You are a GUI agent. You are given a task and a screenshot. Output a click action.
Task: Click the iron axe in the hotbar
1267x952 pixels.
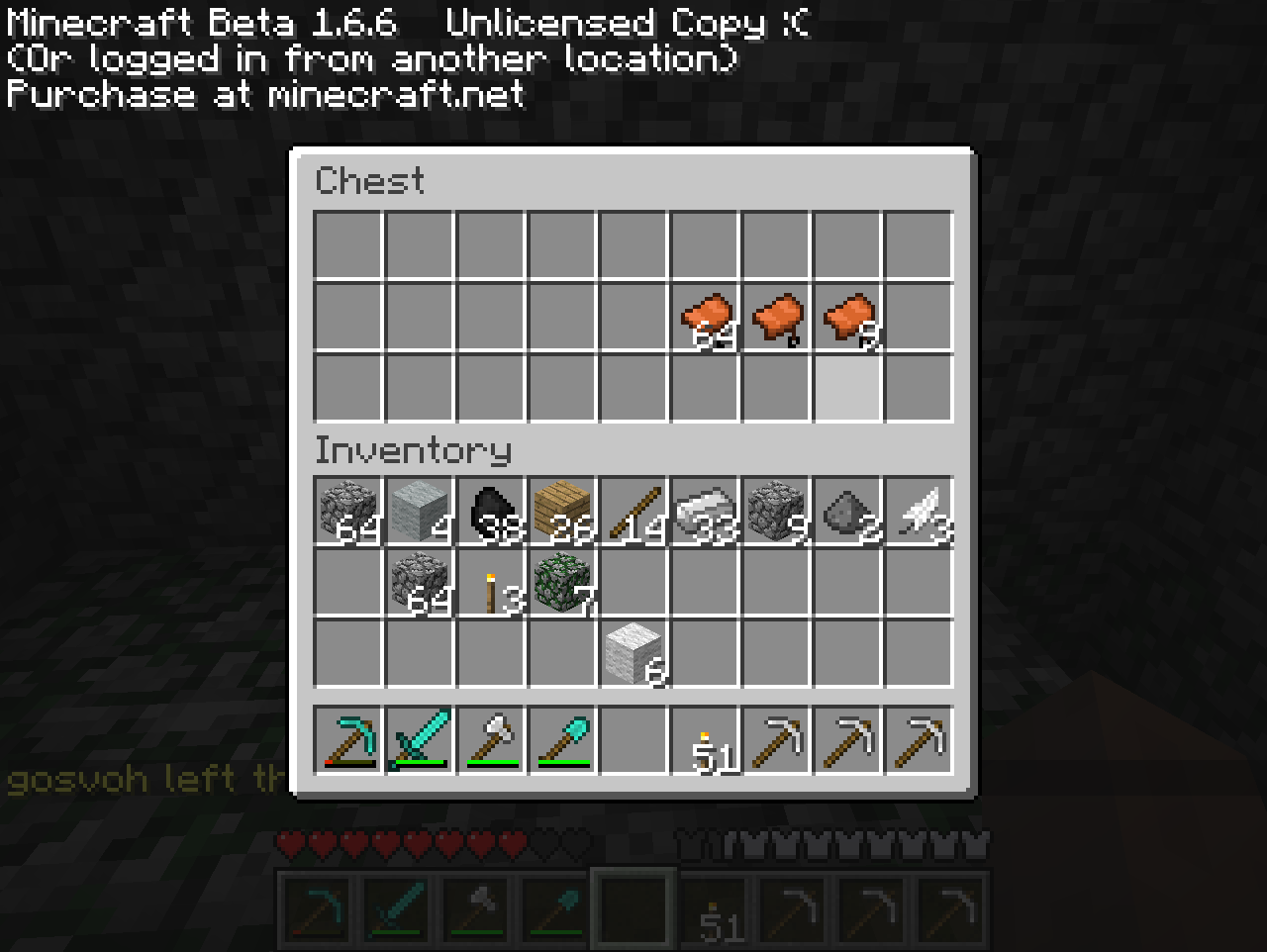491,739
